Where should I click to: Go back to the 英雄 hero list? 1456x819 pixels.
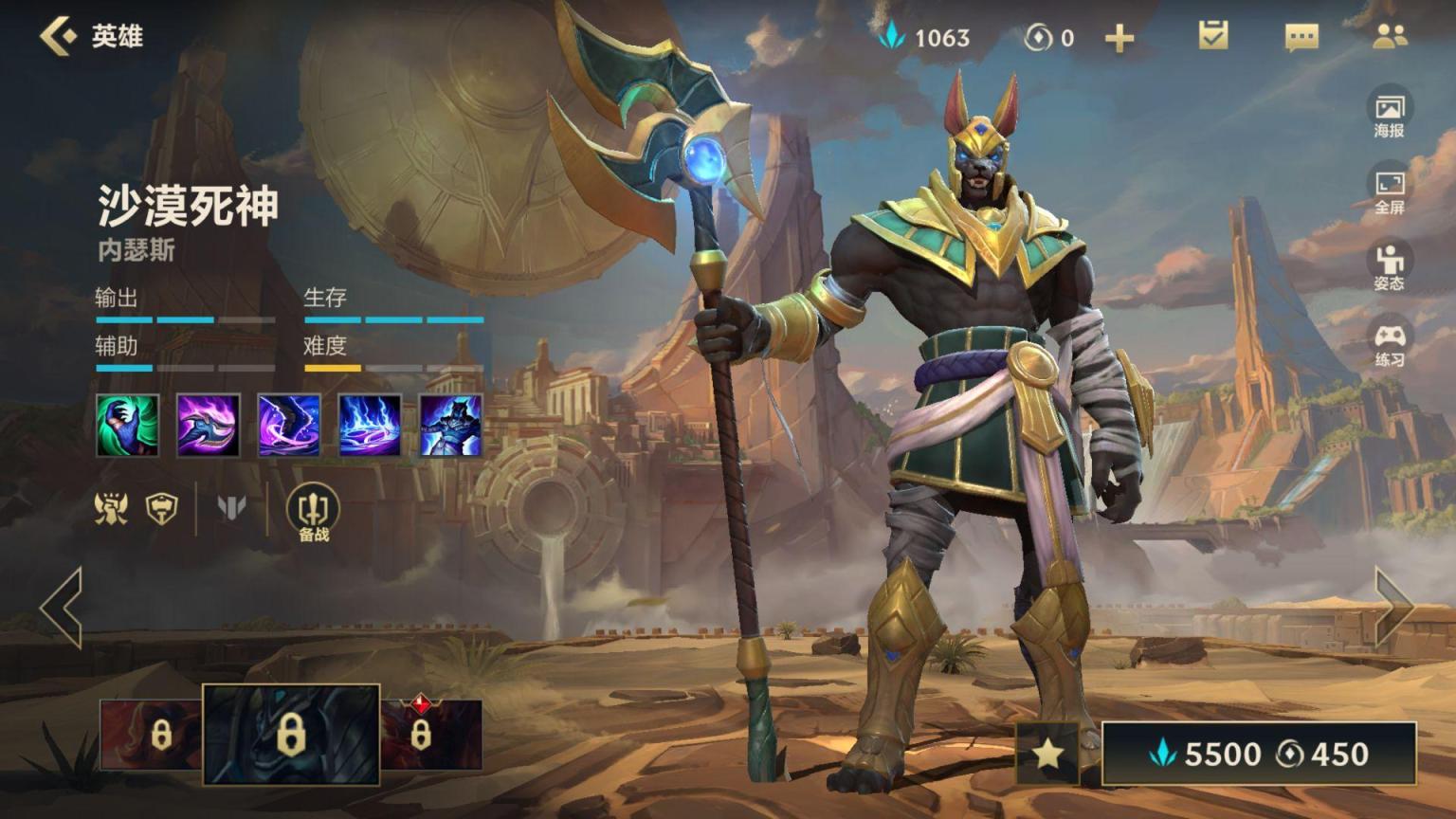point(59,36)
